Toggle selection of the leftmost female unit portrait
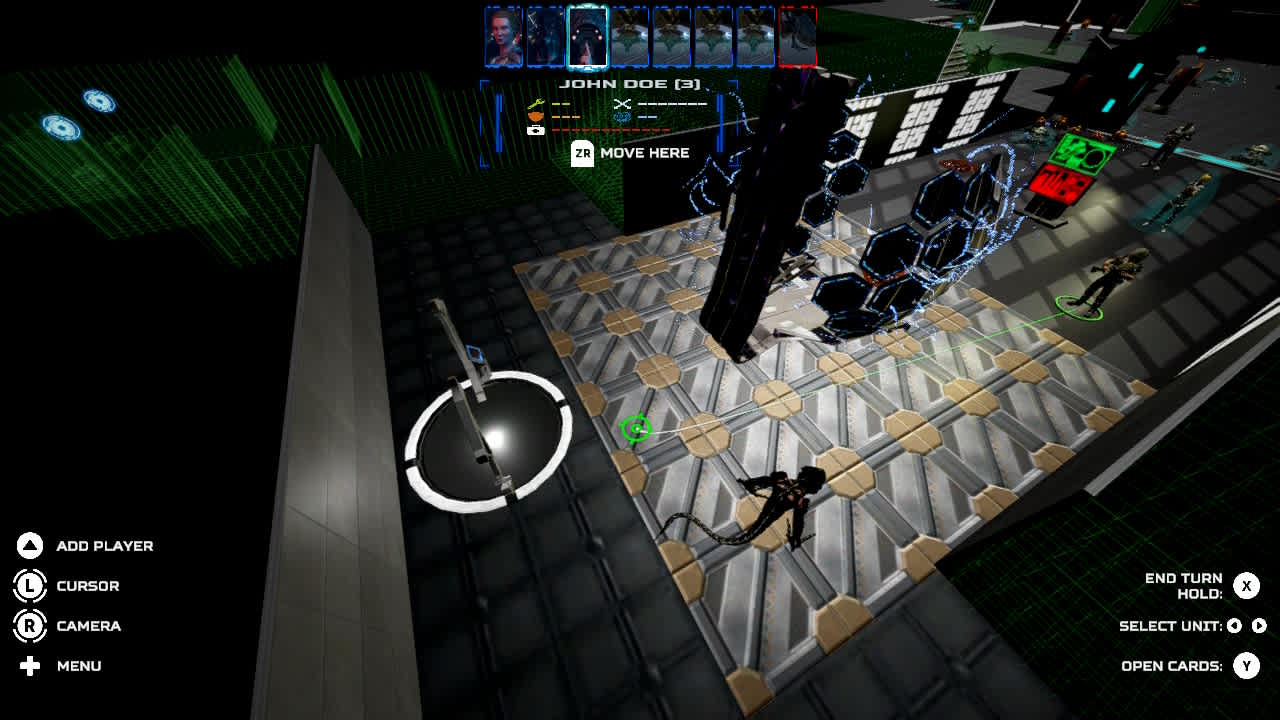1280x720 pixels. (500, 35)
